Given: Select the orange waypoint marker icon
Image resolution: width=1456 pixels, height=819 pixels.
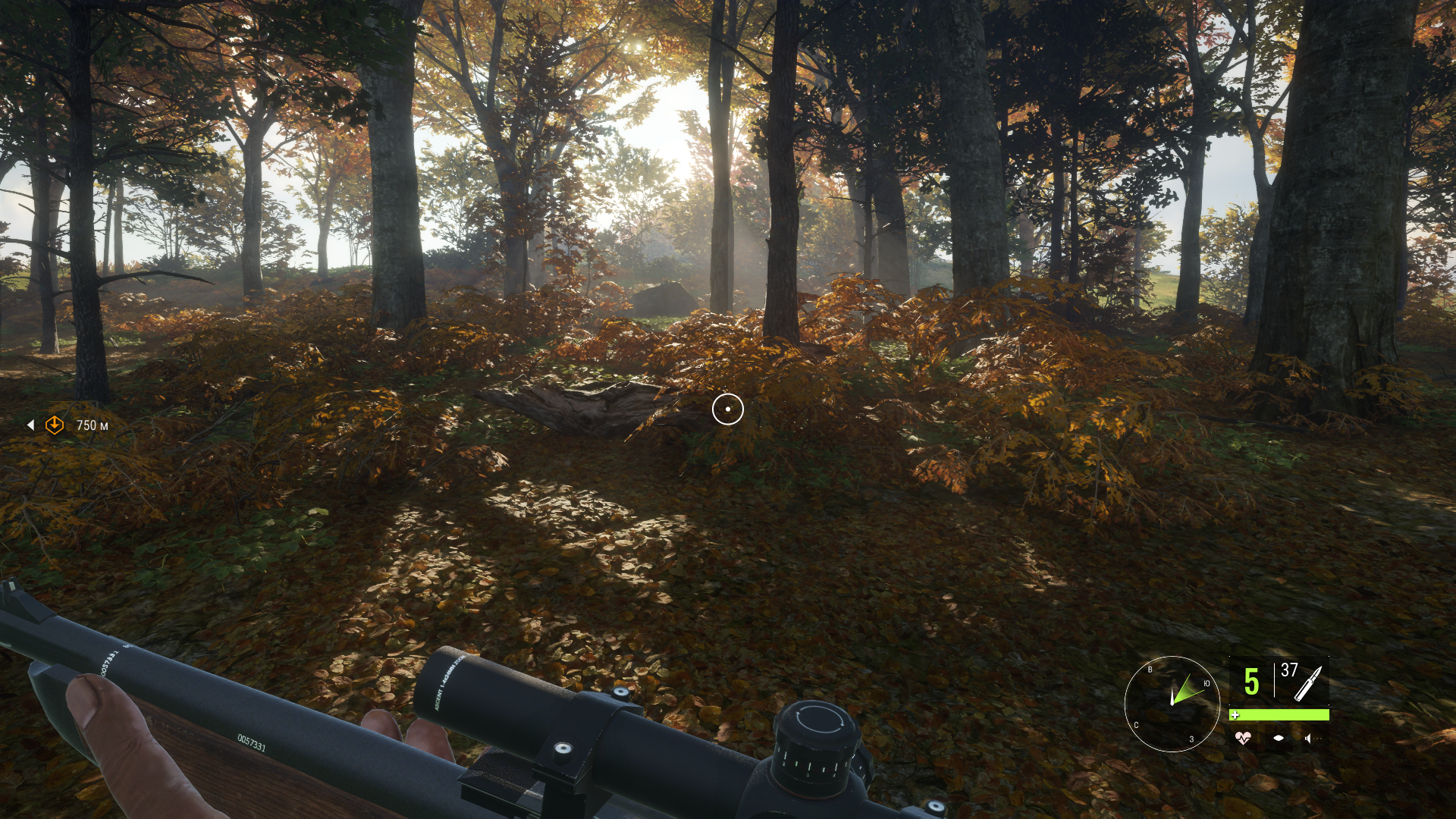Looking at the screenshot, I should [55, 425].
